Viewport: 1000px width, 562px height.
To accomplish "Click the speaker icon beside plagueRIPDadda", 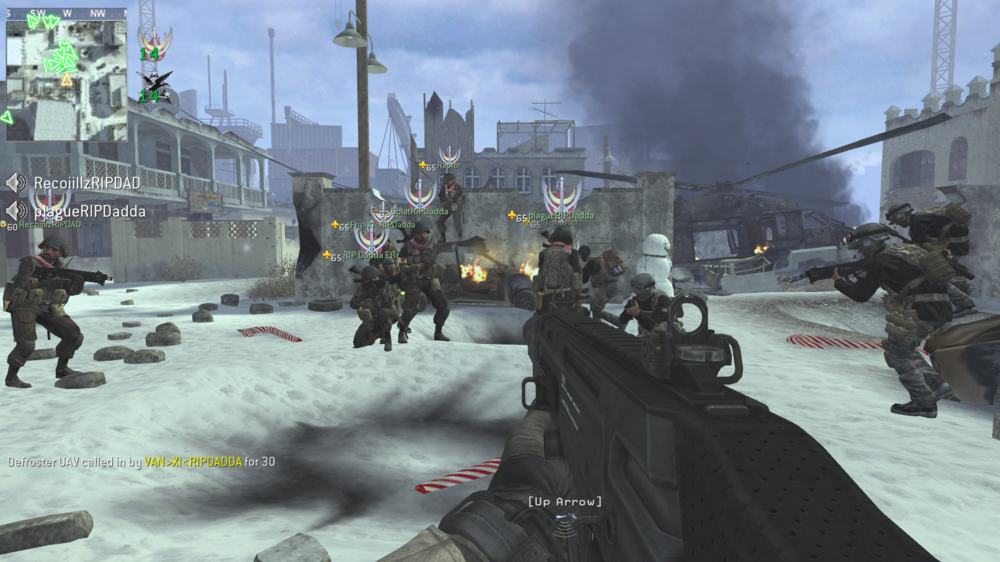I will (x=16, y=211).
